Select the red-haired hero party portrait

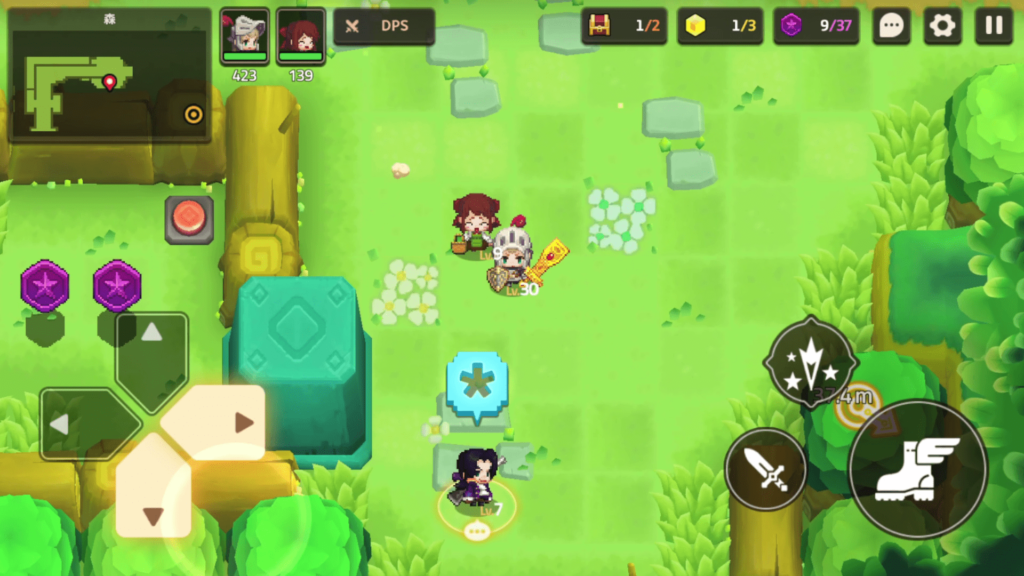300,38
